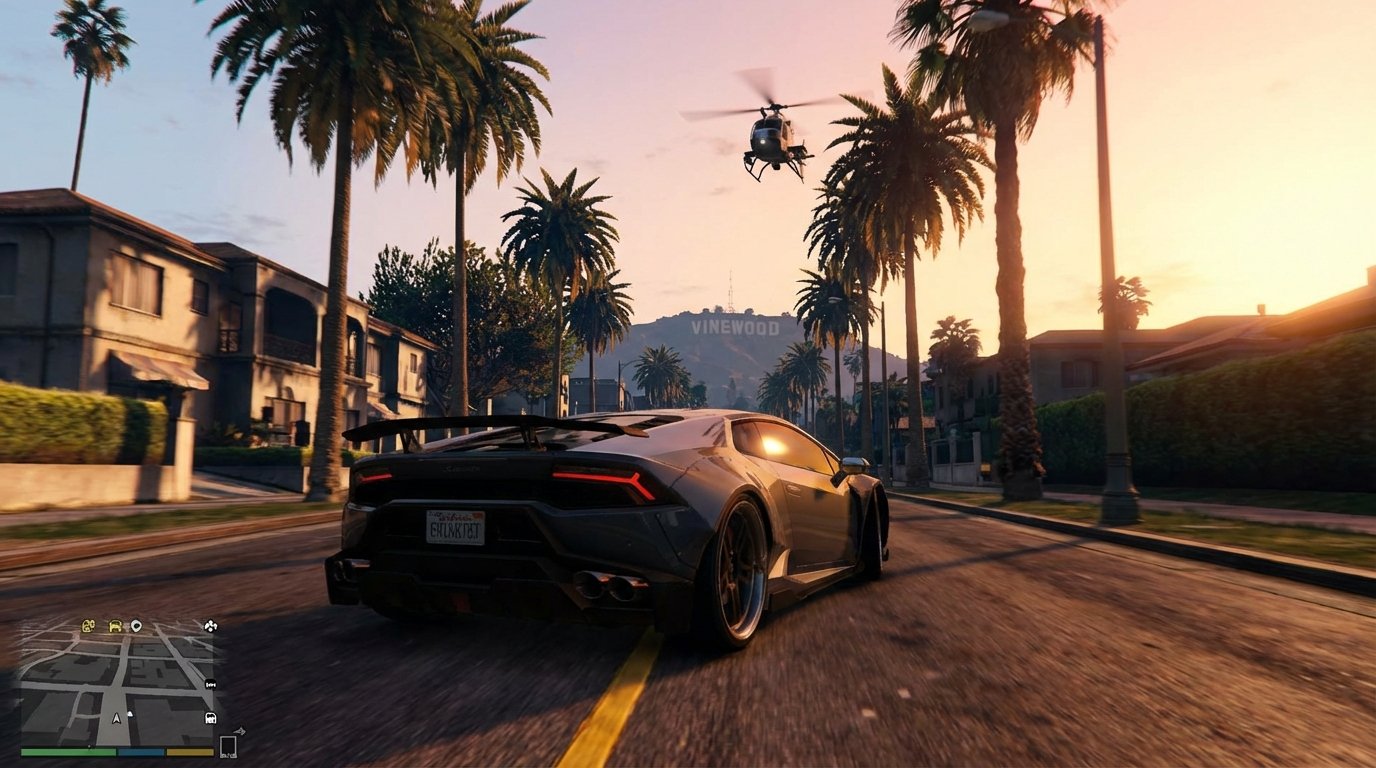Click the white store blip on the lower minimap
The height and width of the screenshot is (768, 1376).
209,719
